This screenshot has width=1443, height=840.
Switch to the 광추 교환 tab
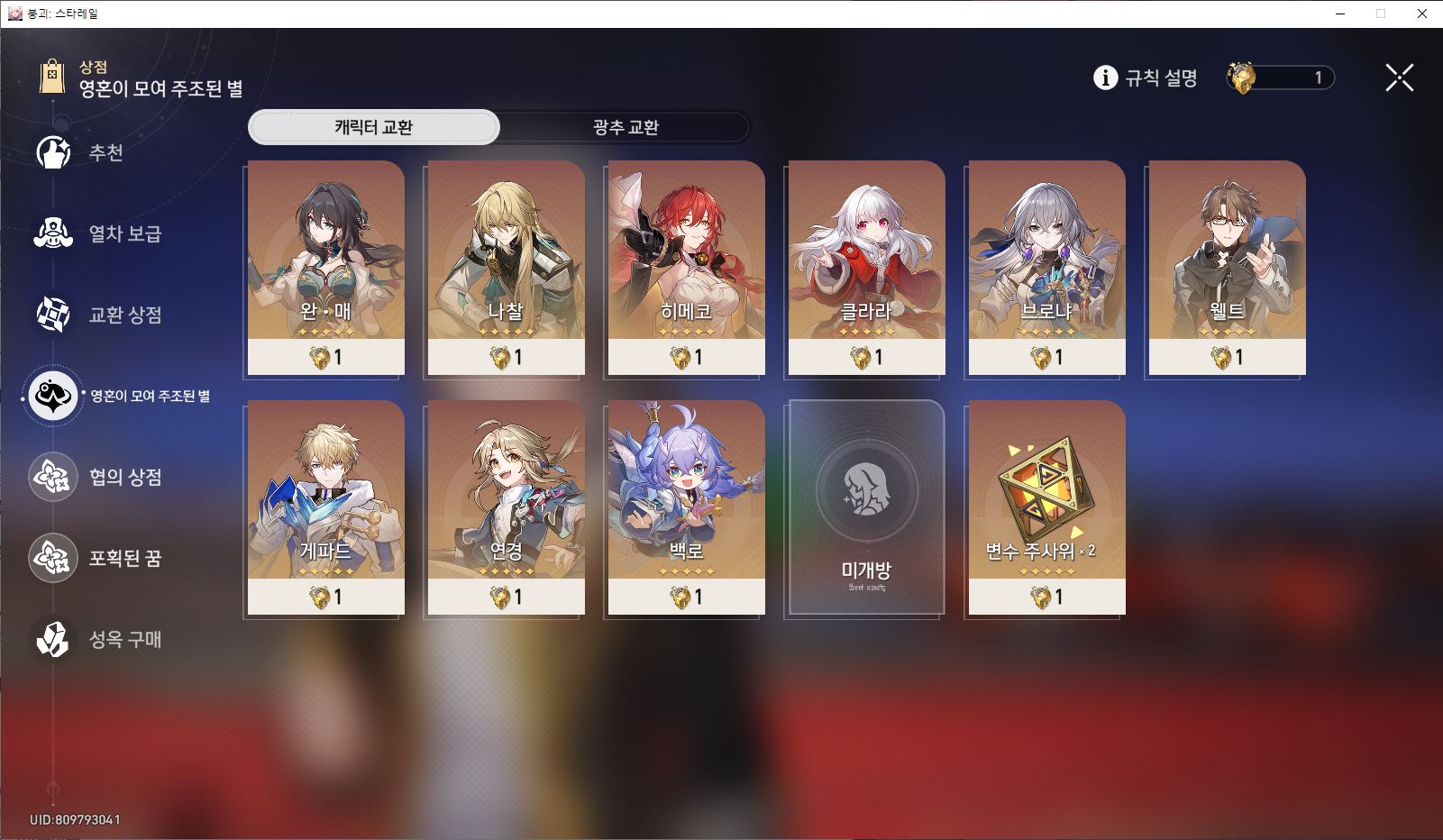pos(625,127)
